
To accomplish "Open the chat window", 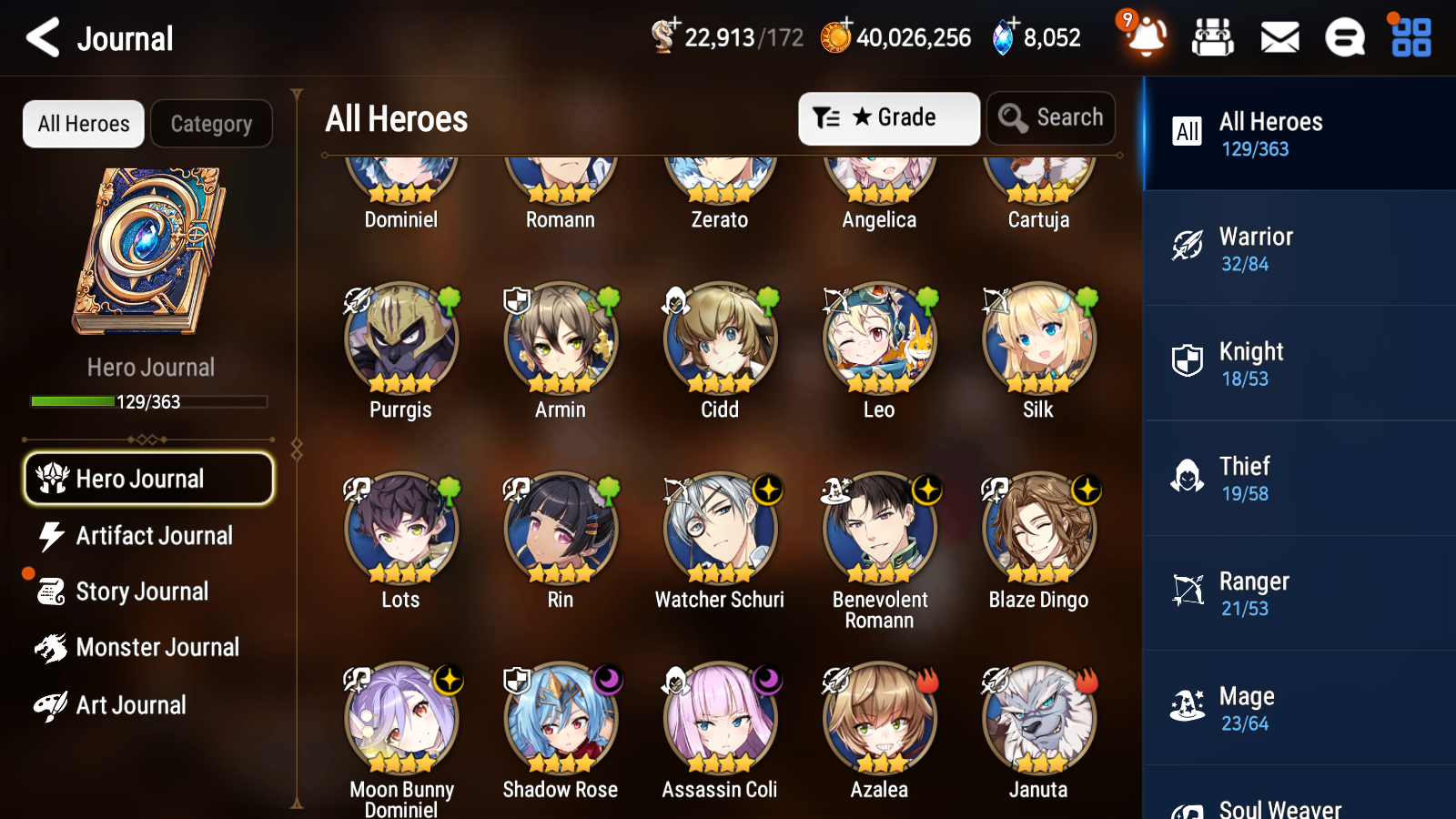I will pos(1344,38).
